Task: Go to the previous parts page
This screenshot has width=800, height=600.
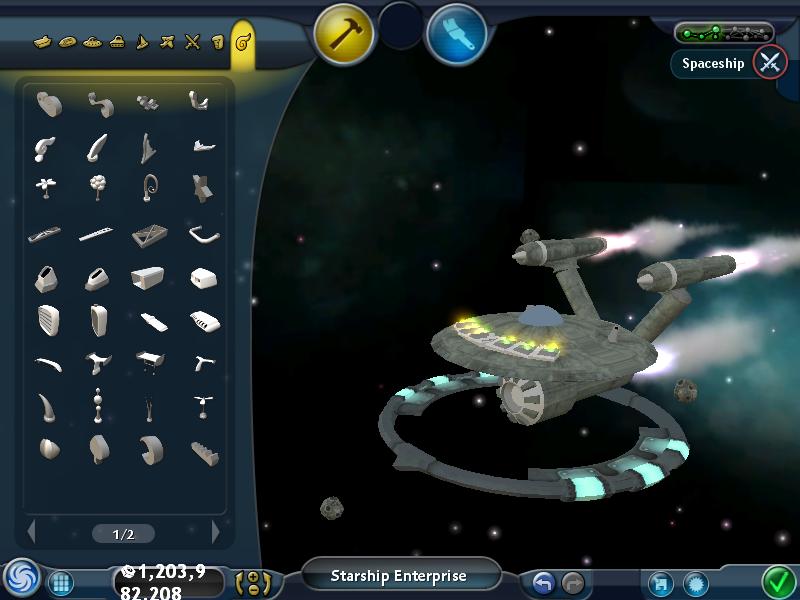Action: coord(31,532)
